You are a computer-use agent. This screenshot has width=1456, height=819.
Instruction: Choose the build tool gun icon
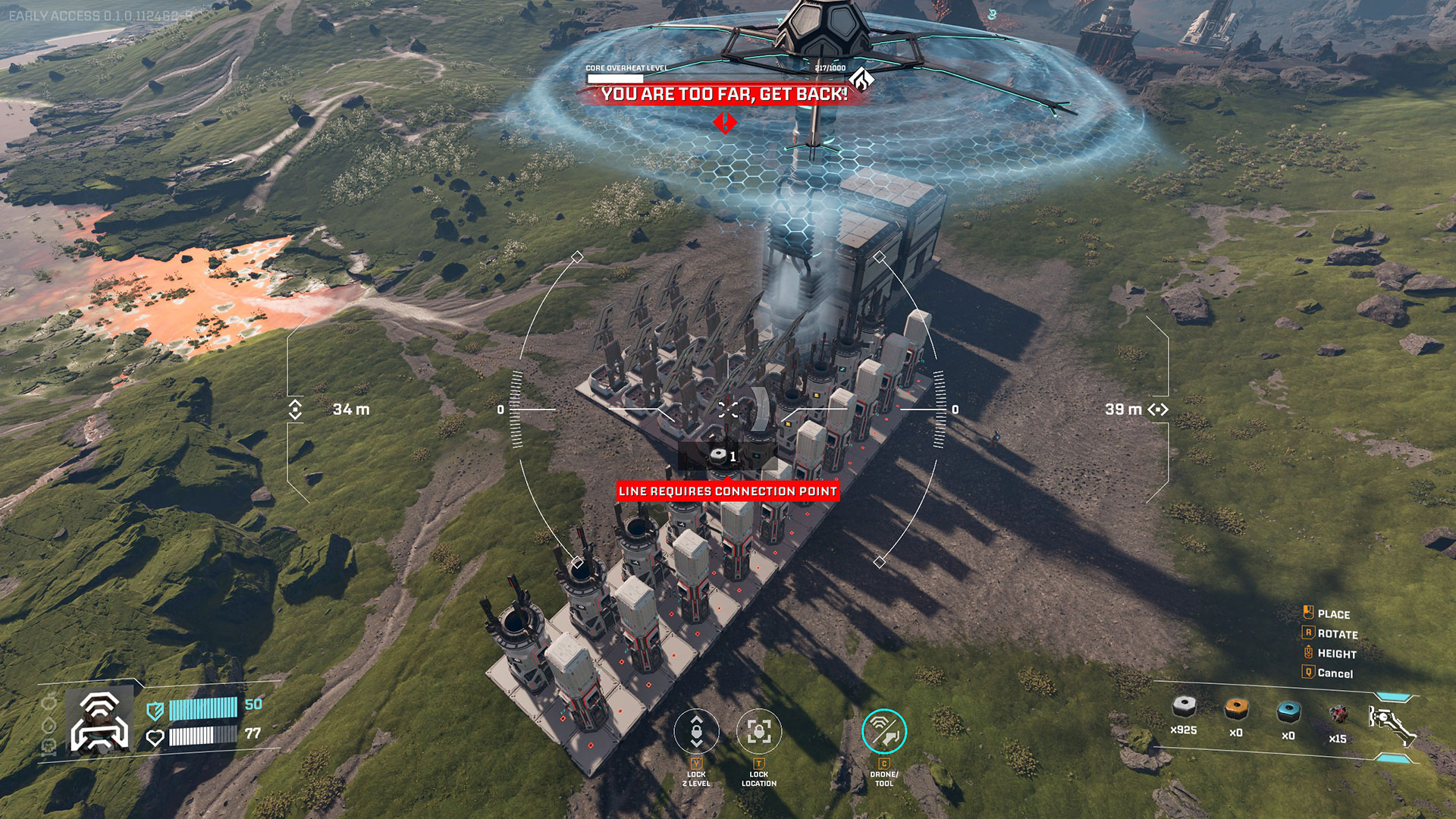click(x=1391, y=723)
